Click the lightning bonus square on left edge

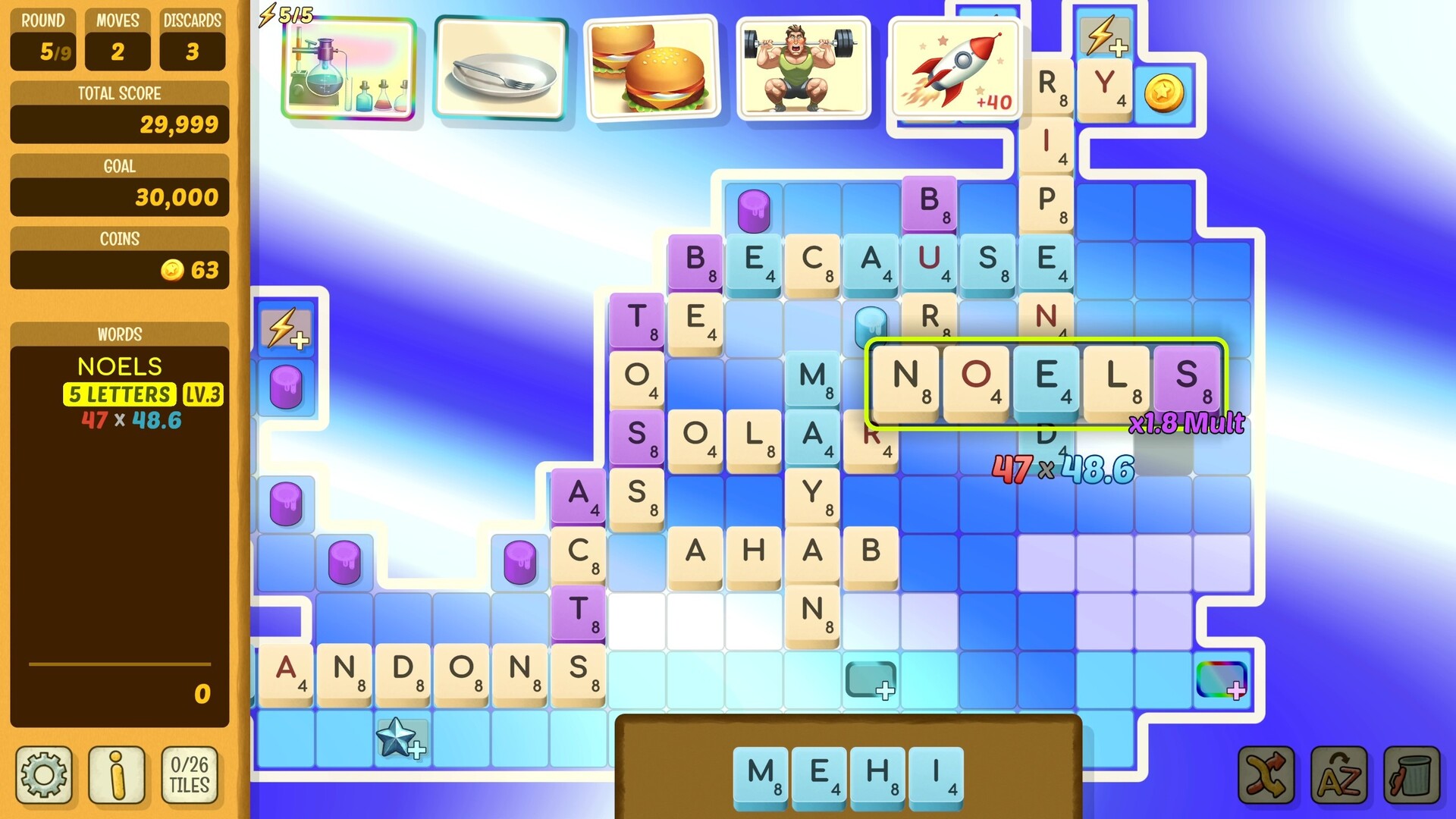pyautogui.click(x=285, y=331)
